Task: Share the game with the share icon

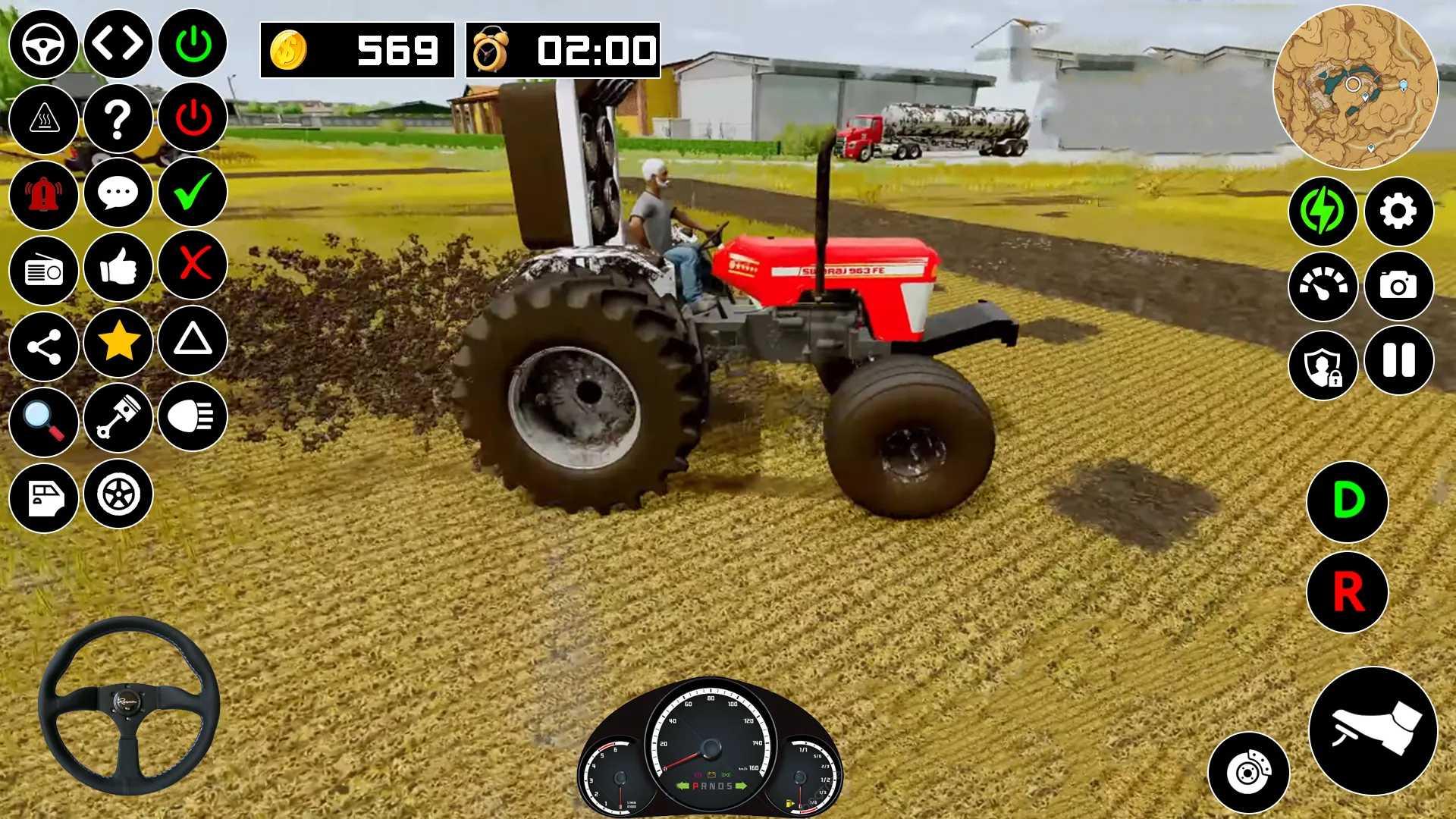Action: [43, 344]
